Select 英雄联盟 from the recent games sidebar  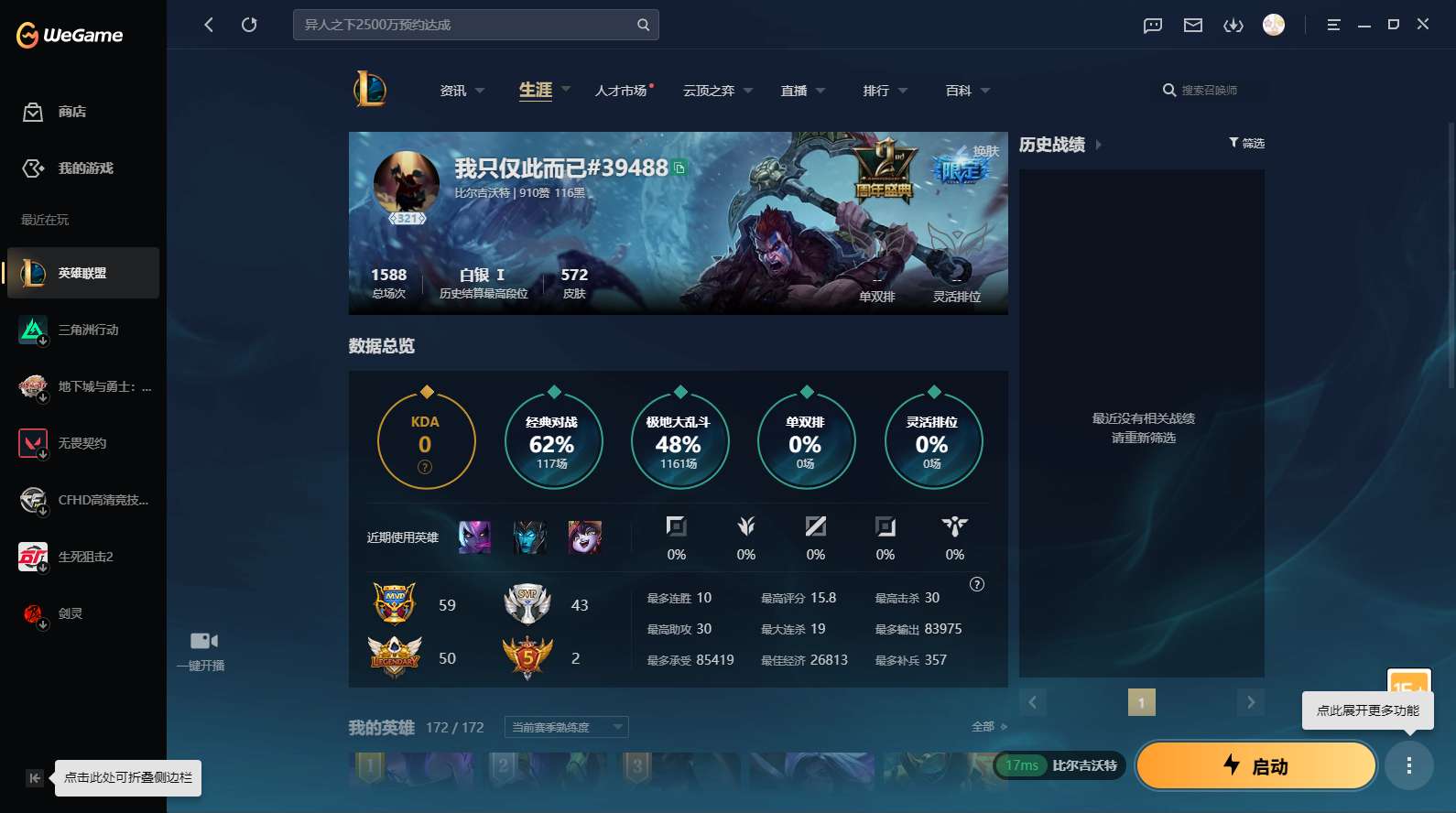(x=82, y=273)
